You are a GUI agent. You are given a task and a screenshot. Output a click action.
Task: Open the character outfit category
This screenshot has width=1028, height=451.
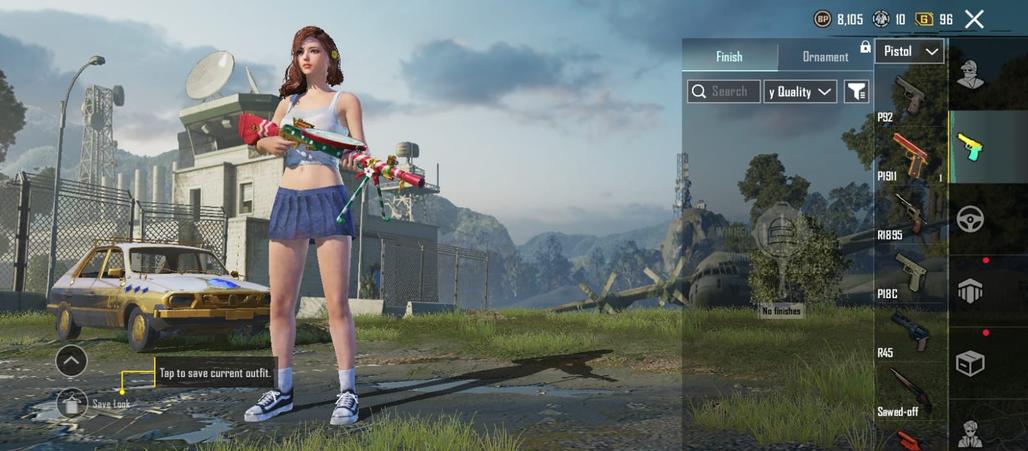[x=969, y=75]
